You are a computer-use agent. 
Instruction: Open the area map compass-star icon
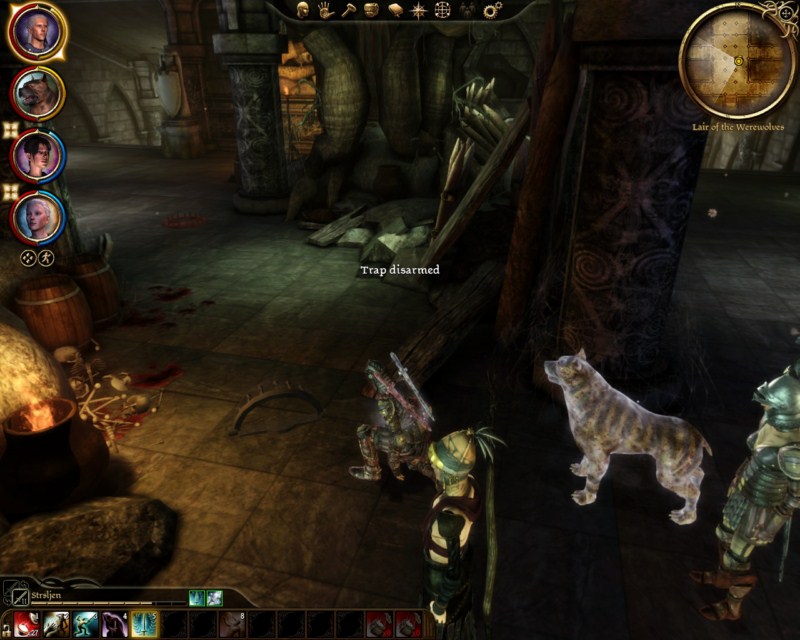pyautogui.click(x=418, y=10)
